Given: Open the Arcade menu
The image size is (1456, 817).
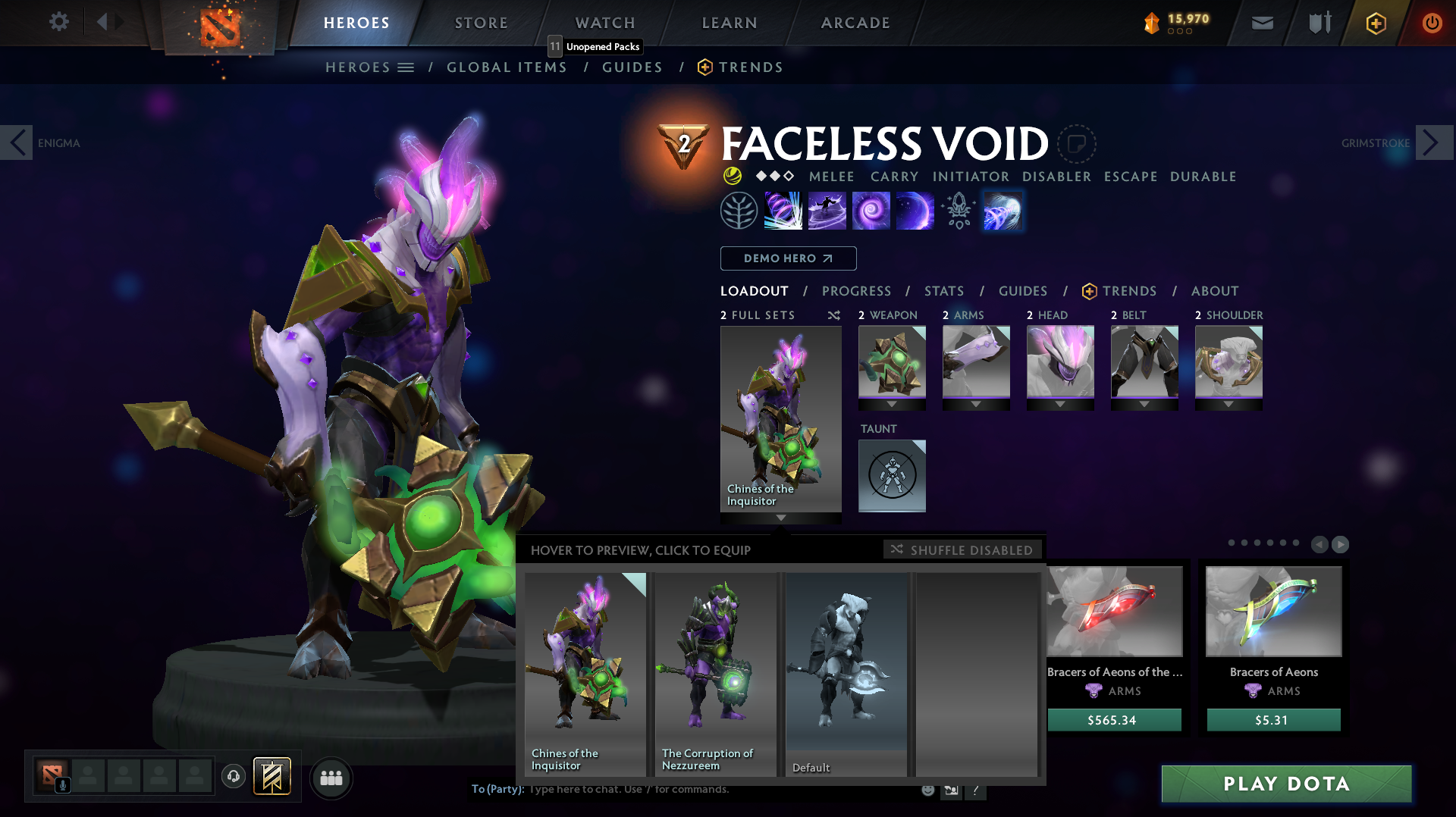Looking at the screenshot, I should tap(855, 23).
